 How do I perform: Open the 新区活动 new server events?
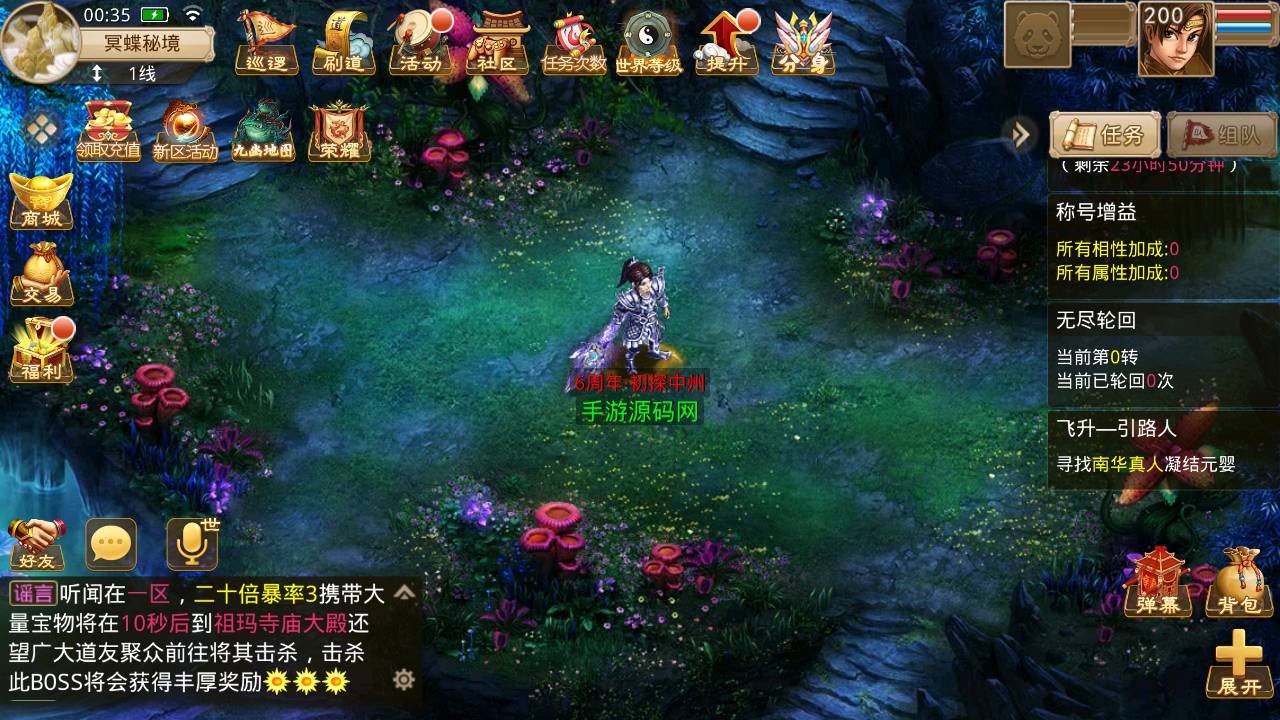[x=185, y=130]
